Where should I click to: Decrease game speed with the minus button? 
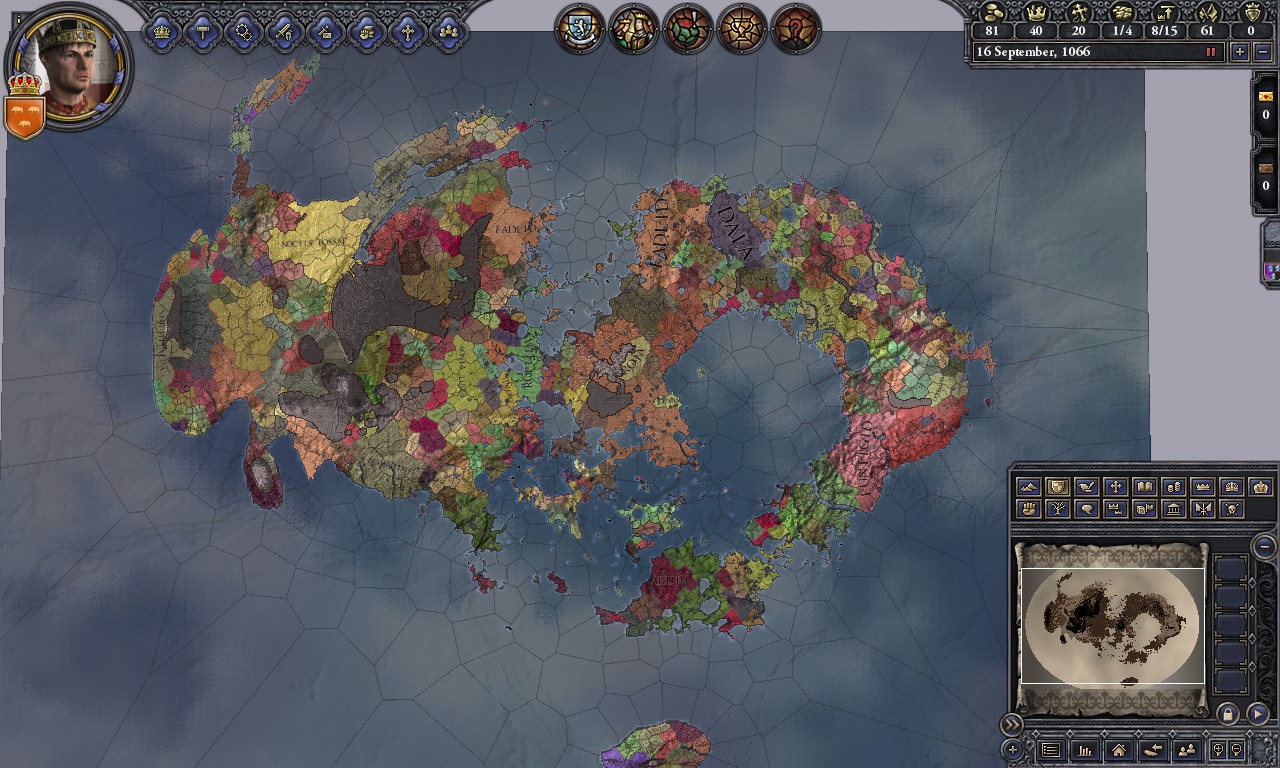1263,52
